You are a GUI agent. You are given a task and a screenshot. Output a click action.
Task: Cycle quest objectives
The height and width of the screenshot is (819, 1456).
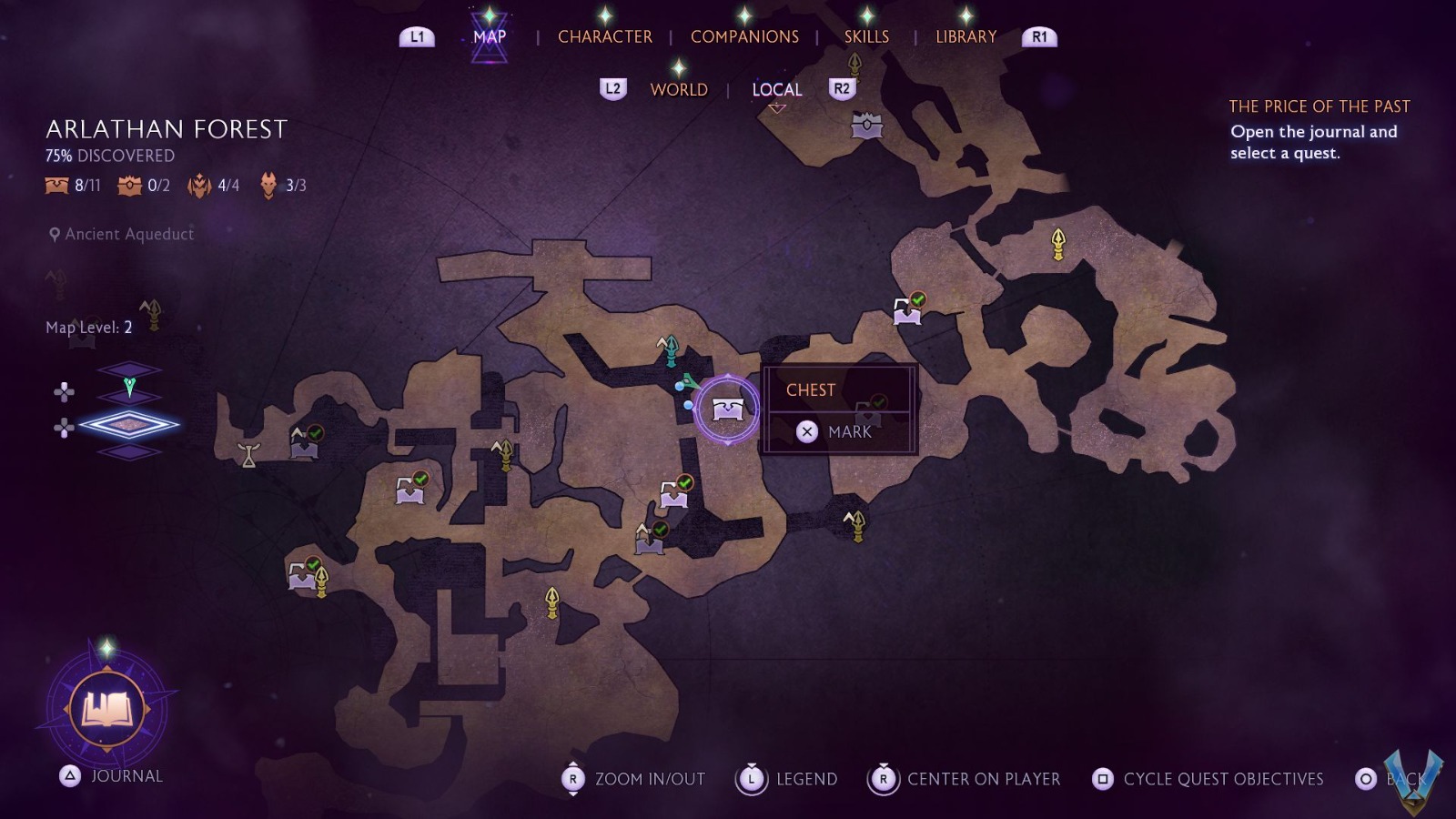pos(1208,779)
